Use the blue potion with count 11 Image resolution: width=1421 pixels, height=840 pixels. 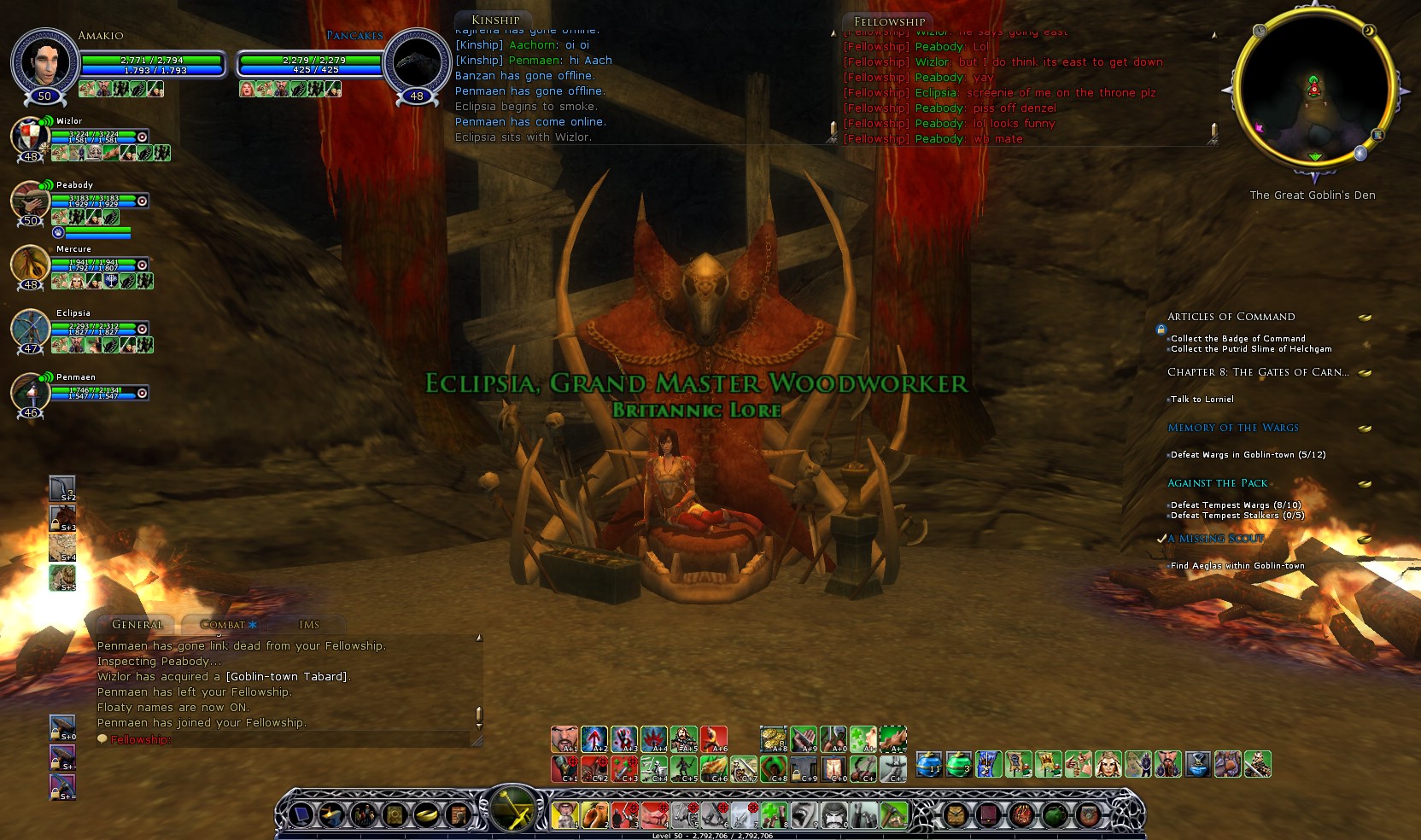(929, 764)
